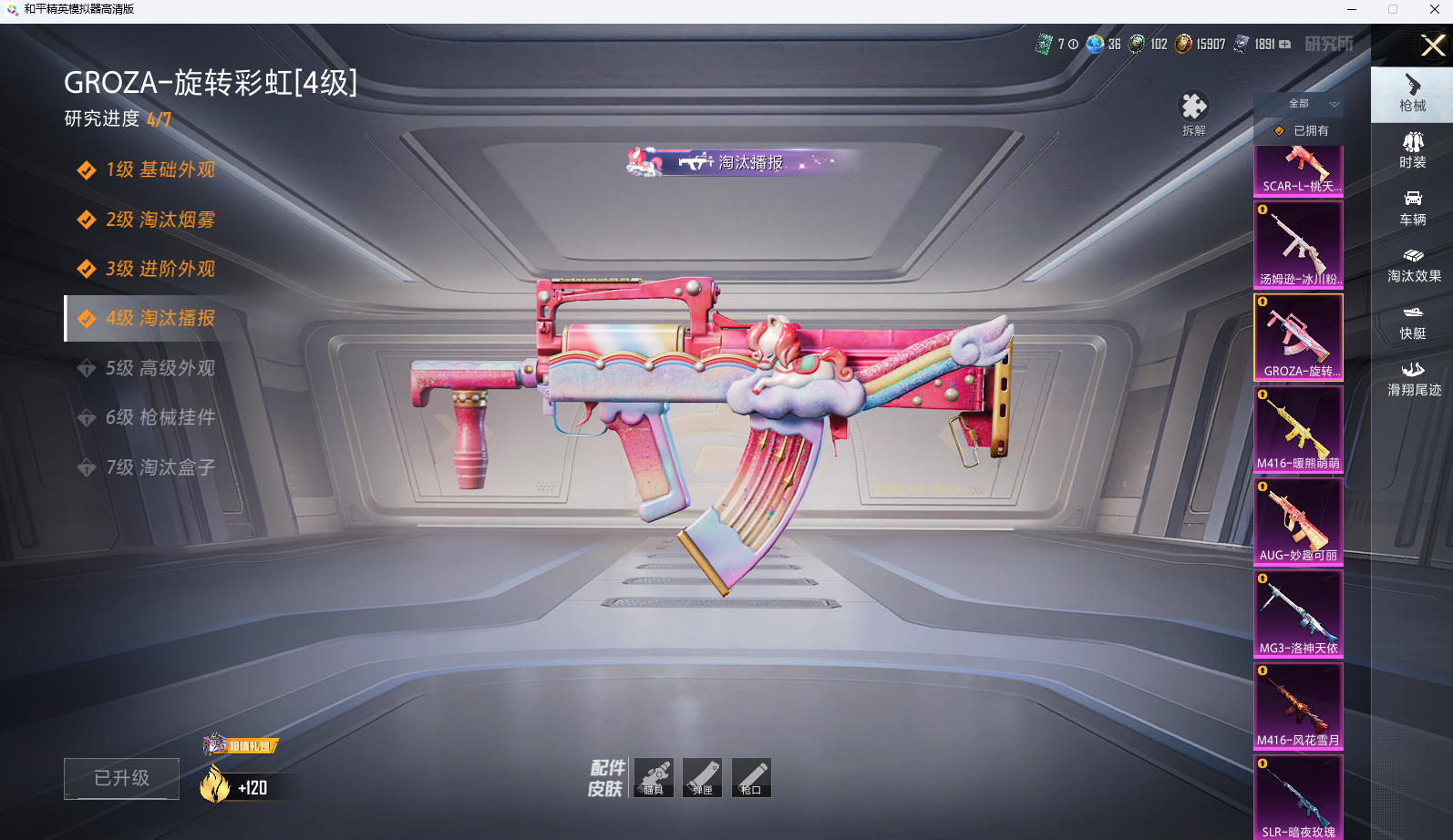Minimize the emulator window
Viewport: 1453px width, 840px height.
(1352, 9)
